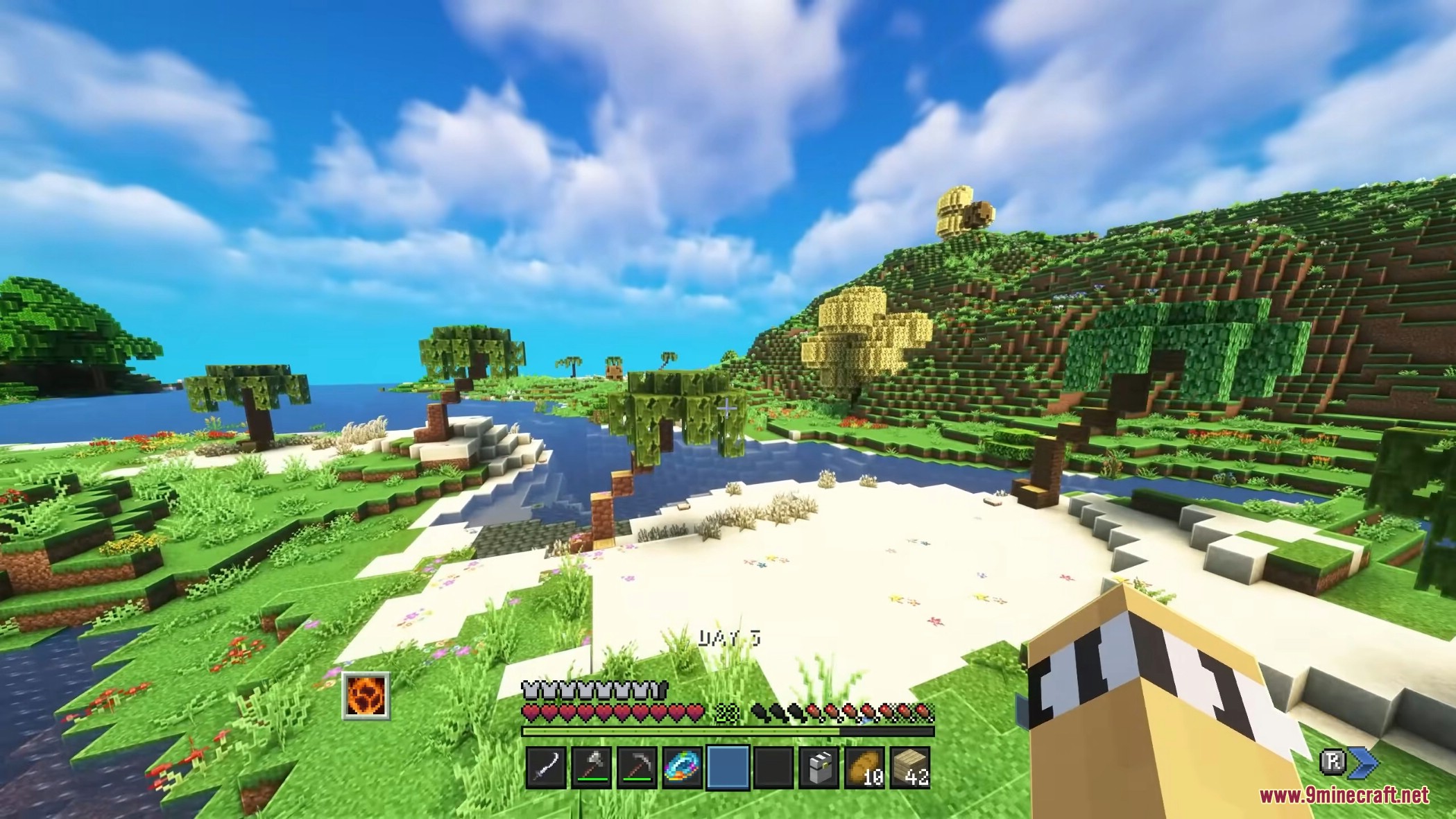This screenshot has width=1456, height=819.
Task: Select the wooden planks stack of 42
Action: pos(909,768)
